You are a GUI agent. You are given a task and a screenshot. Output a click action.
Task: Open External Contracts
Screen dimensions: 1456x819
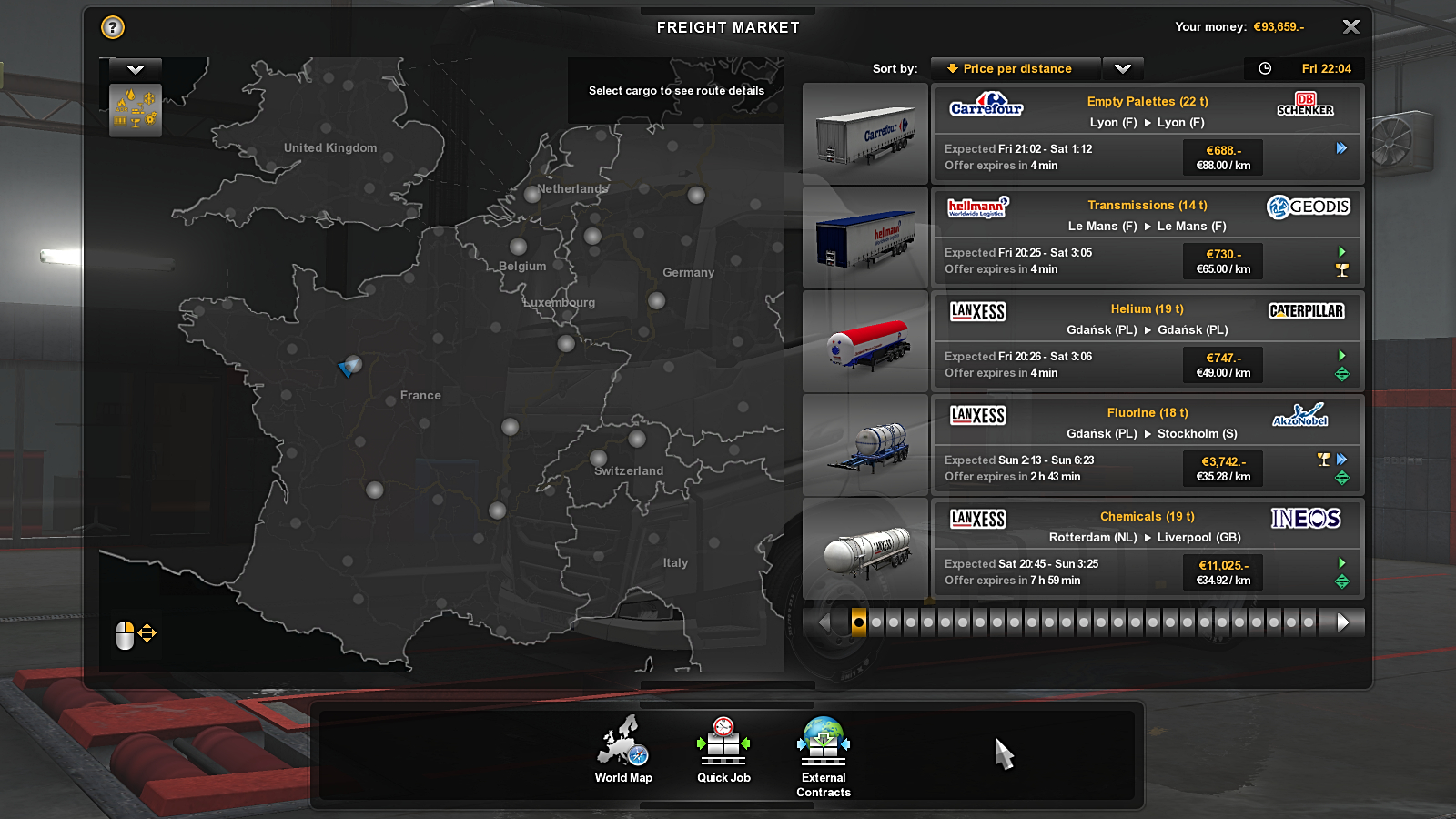(824, 756)
